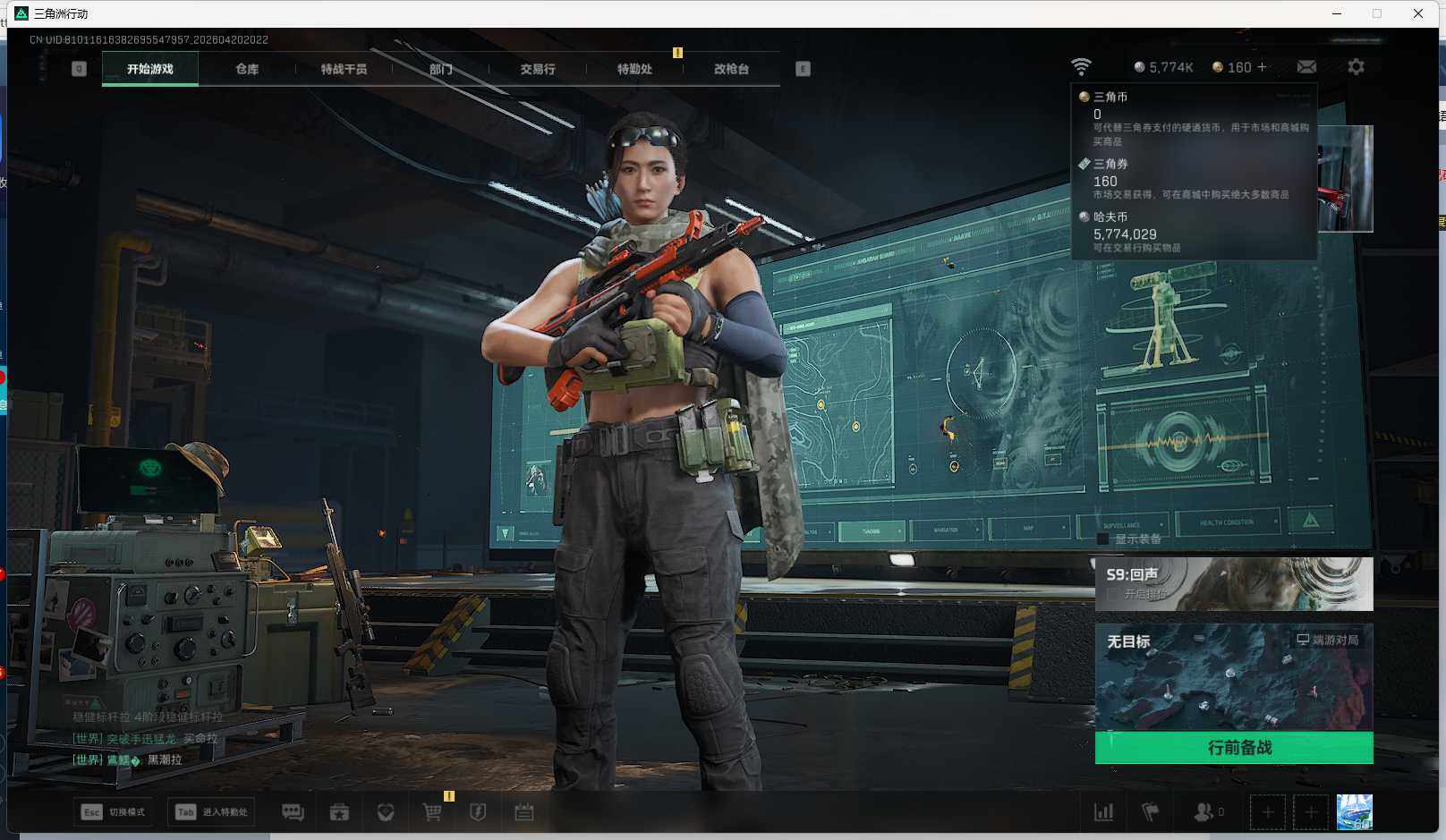
Task: Open the mail envelope icon
Action: [1306, 67]
